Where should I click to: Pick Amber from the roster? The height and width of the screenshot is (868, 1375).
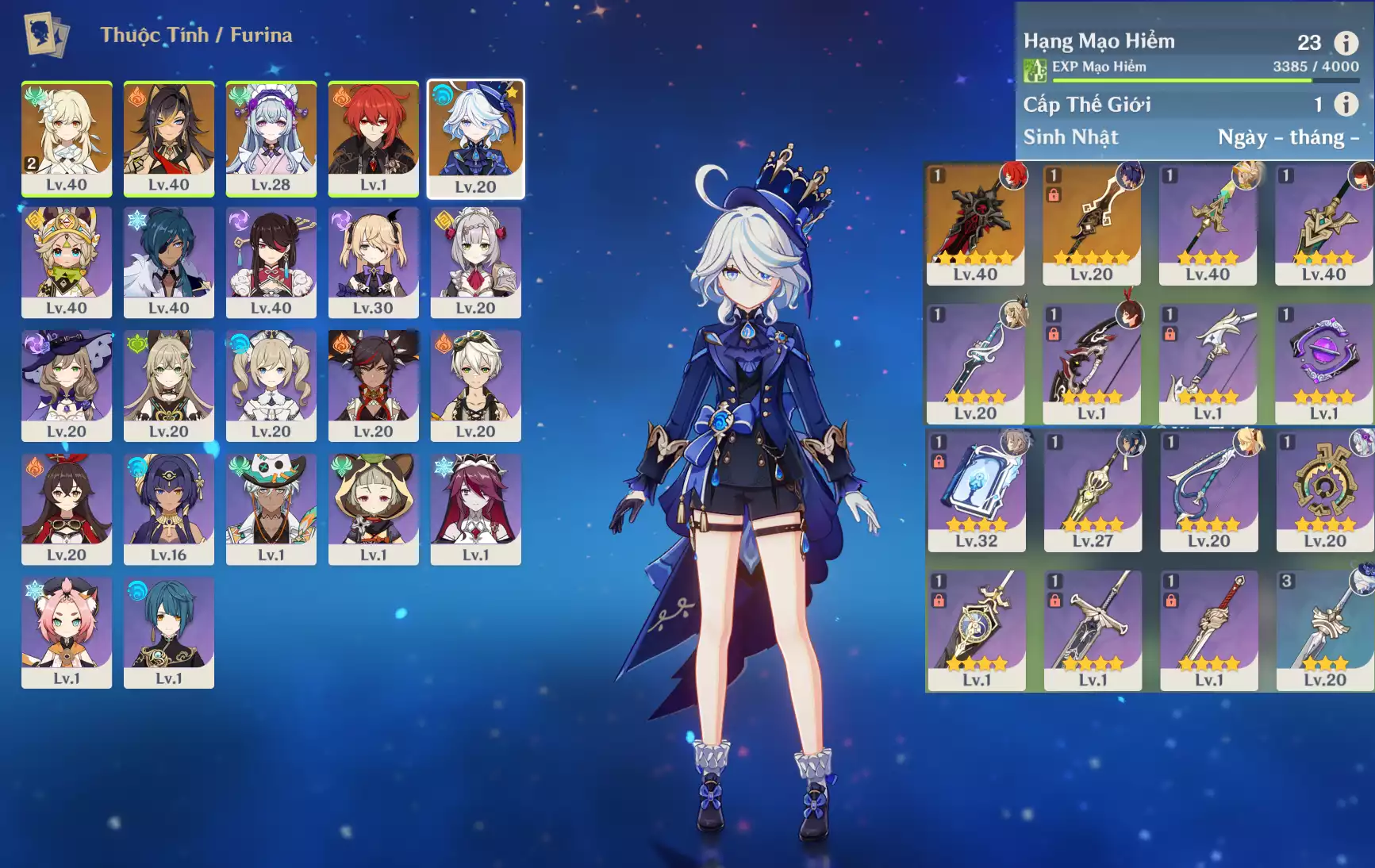click(67, 509)
